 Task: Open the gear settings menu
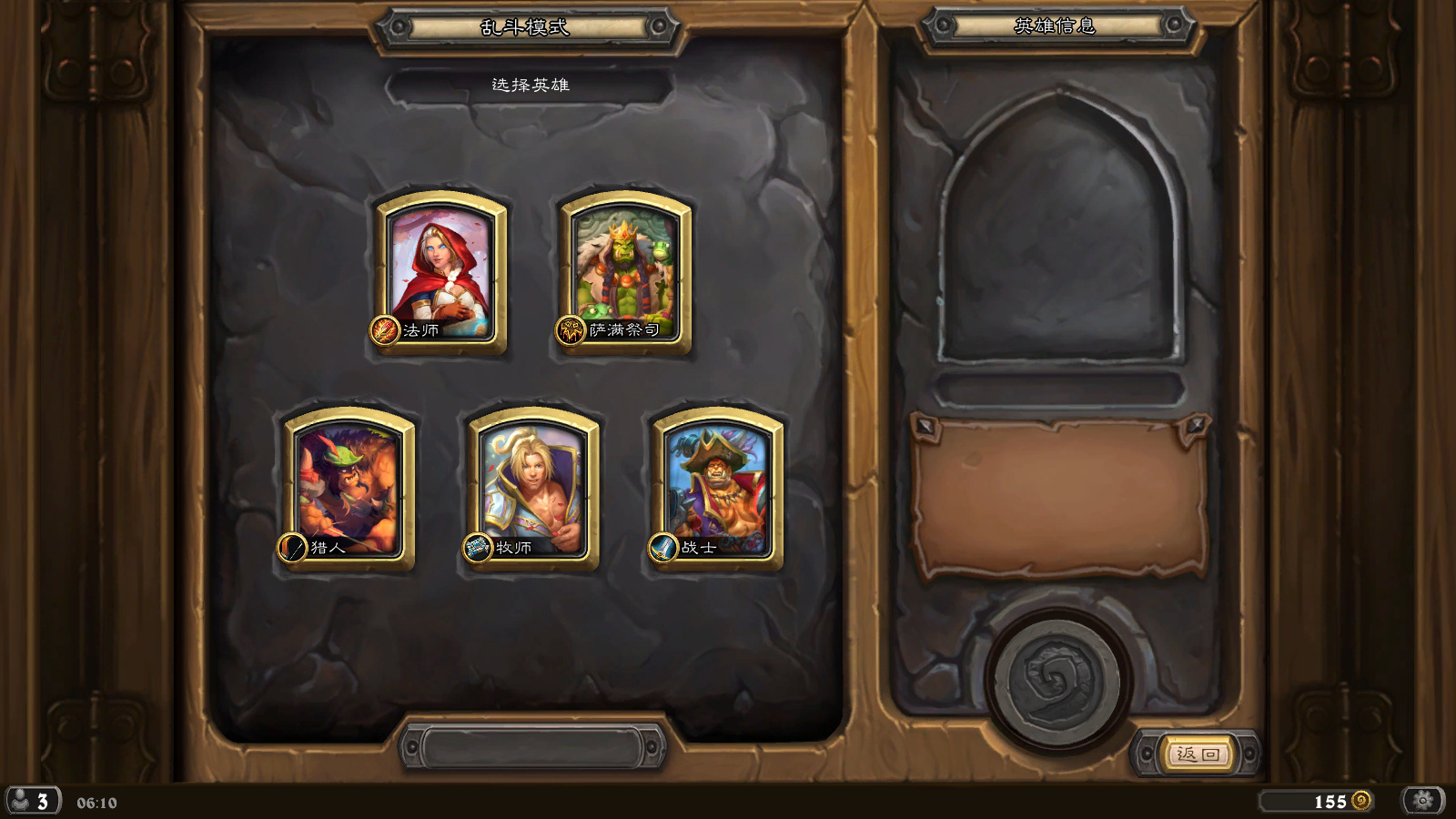click(1423, 801)
